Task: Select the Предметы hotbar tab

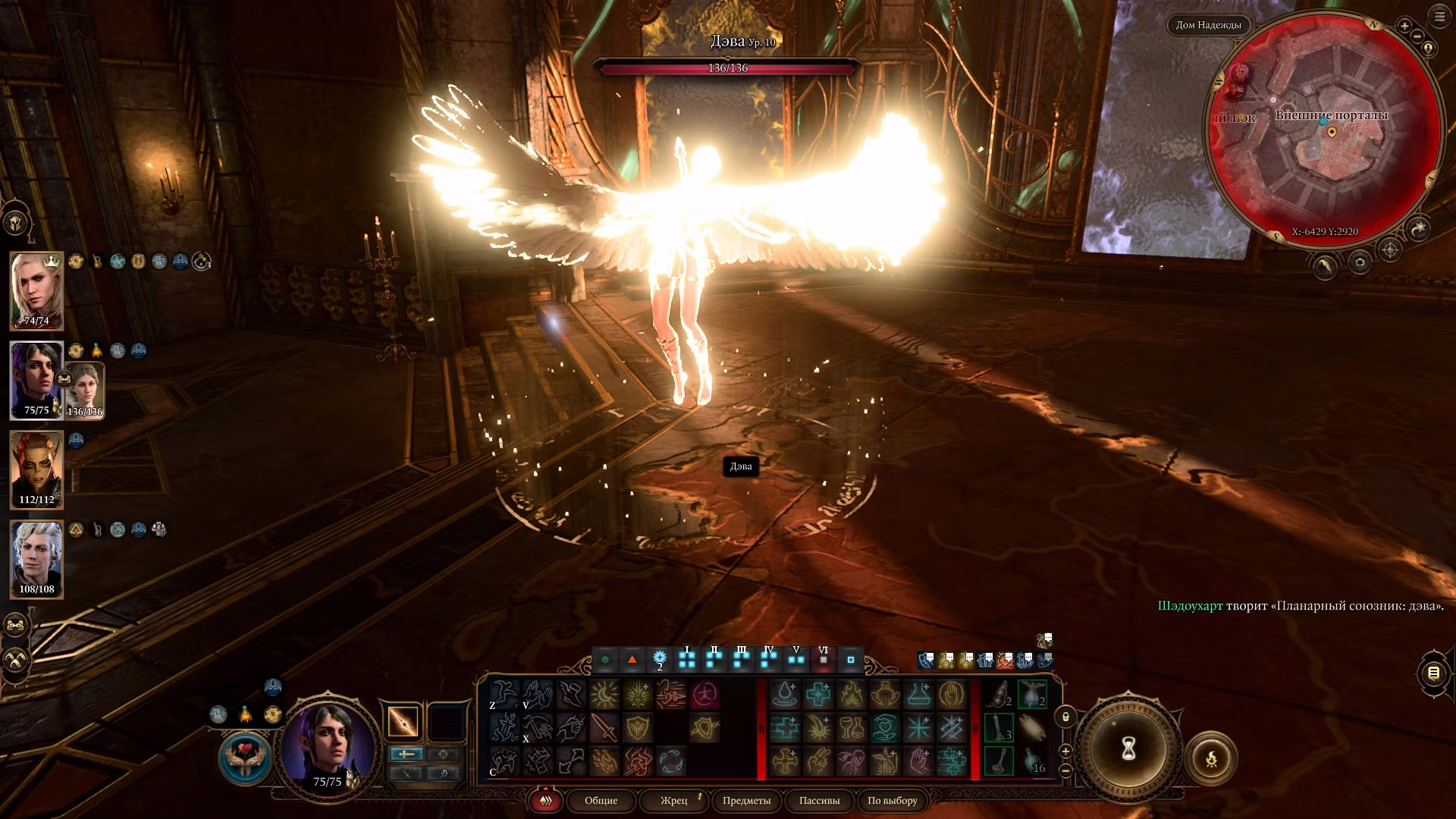Action: [746, 801]
